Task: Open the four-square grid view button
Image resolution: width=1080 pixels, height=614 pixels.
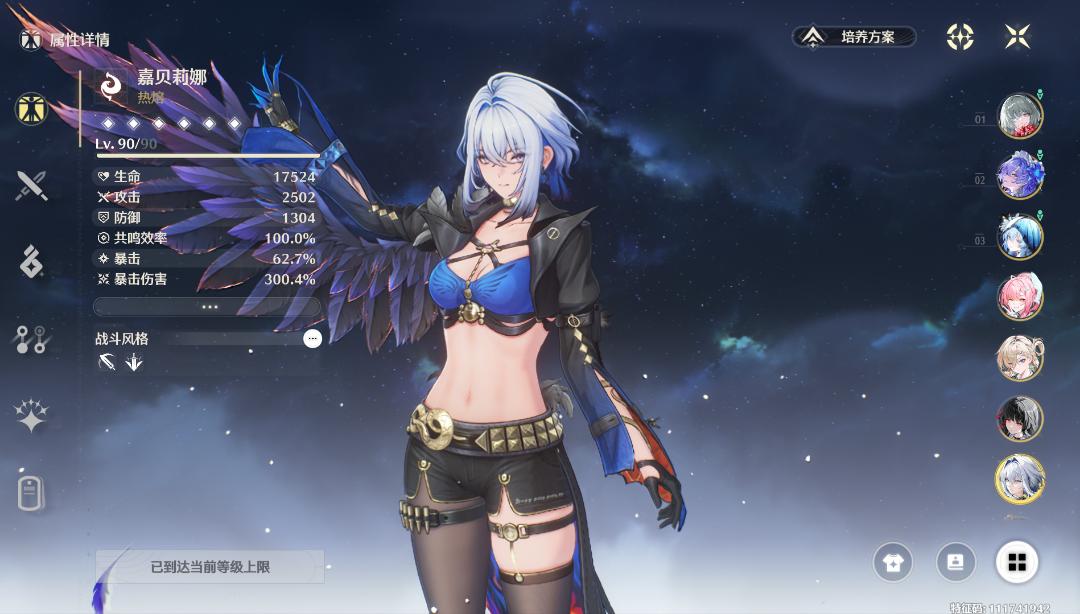Action: coord(1017,563)
